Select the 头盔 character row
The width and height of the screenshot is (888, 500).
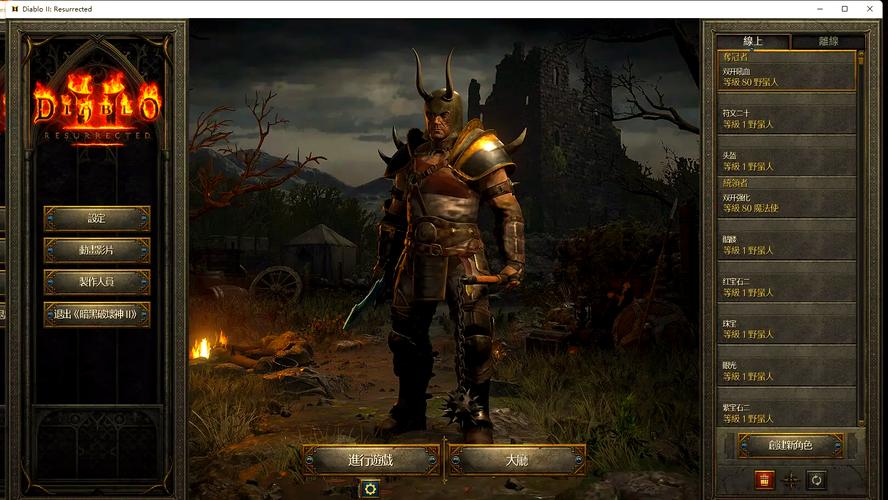click(787, 162)
